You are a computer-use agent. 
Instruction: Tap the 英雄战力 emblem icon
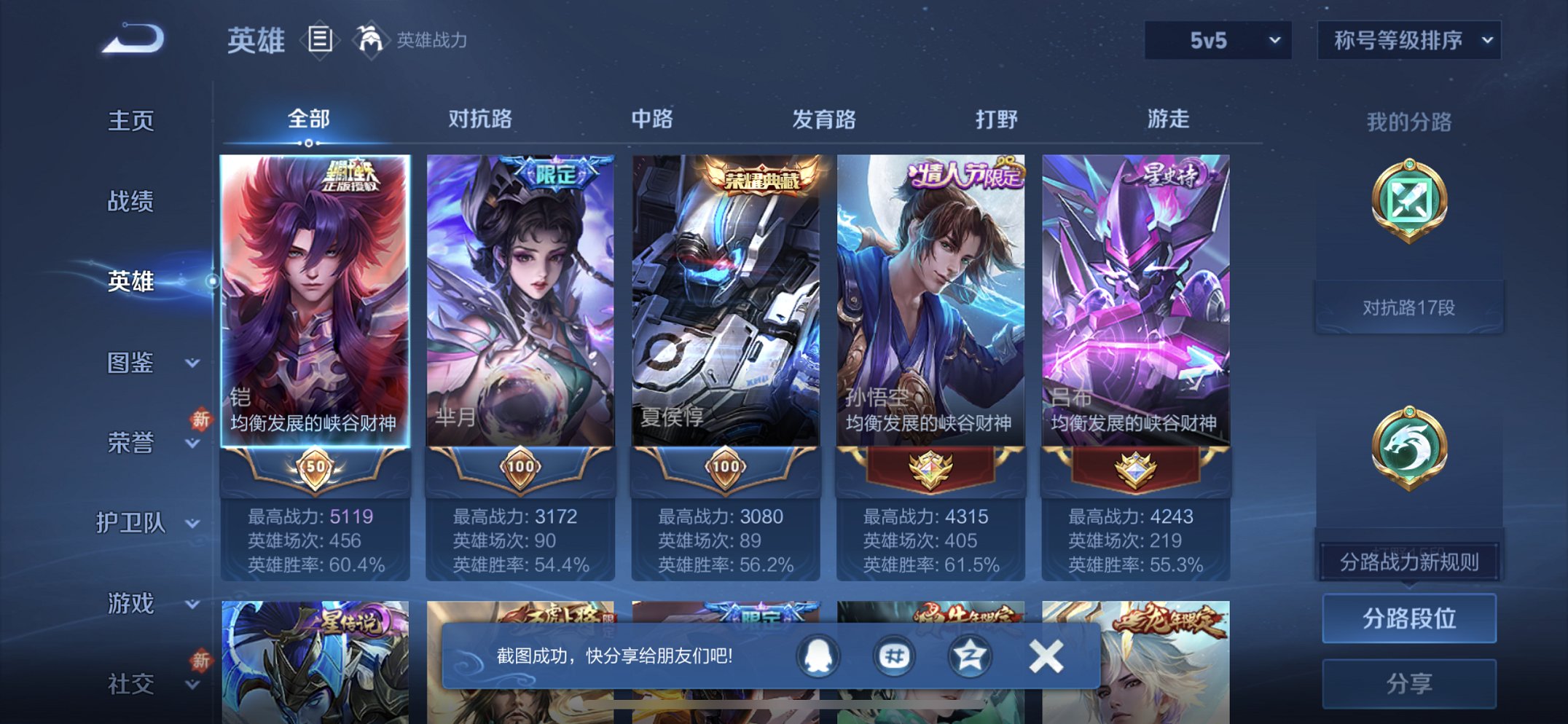tap(371, 39)
